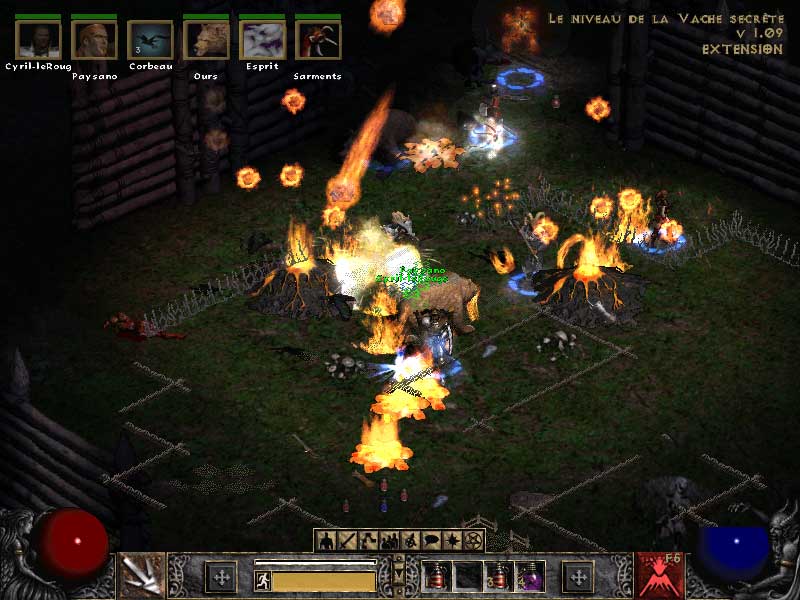
Task: Open the game menu pentagram icon
Action: [x=474, y=541]
